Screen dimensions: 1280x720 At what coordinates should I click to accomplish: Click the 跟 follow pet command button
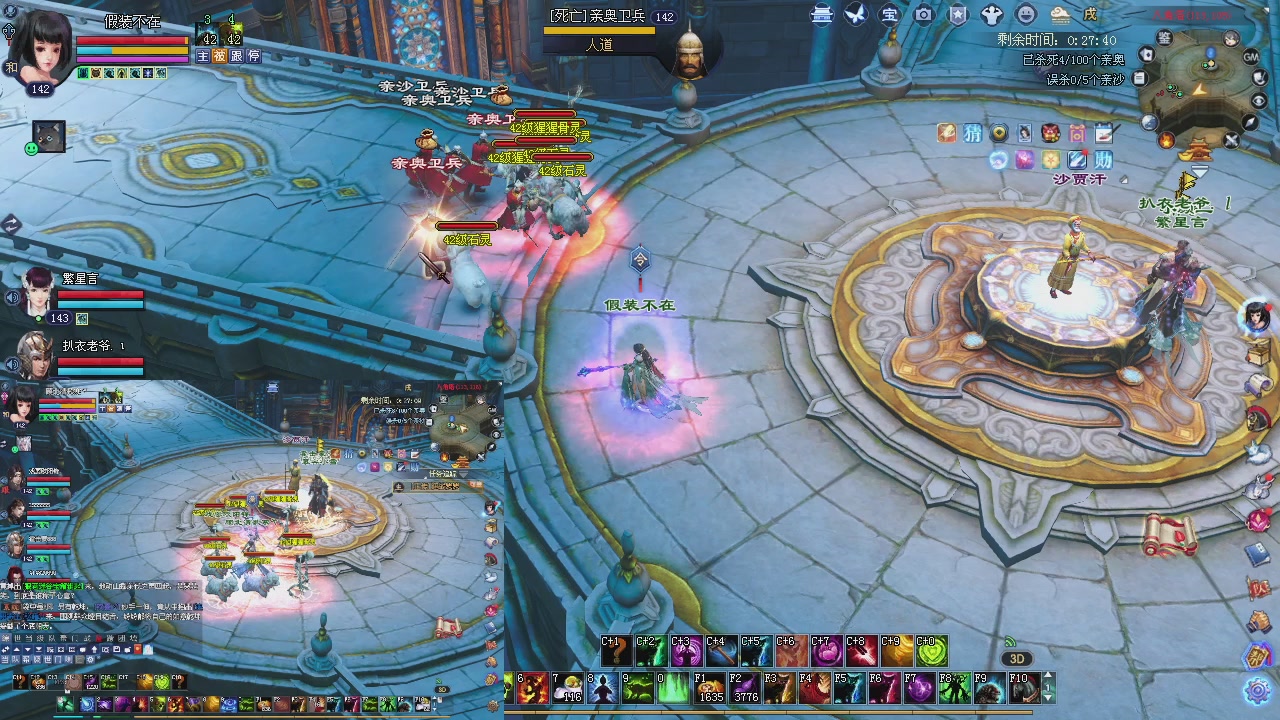pos(237,57)
